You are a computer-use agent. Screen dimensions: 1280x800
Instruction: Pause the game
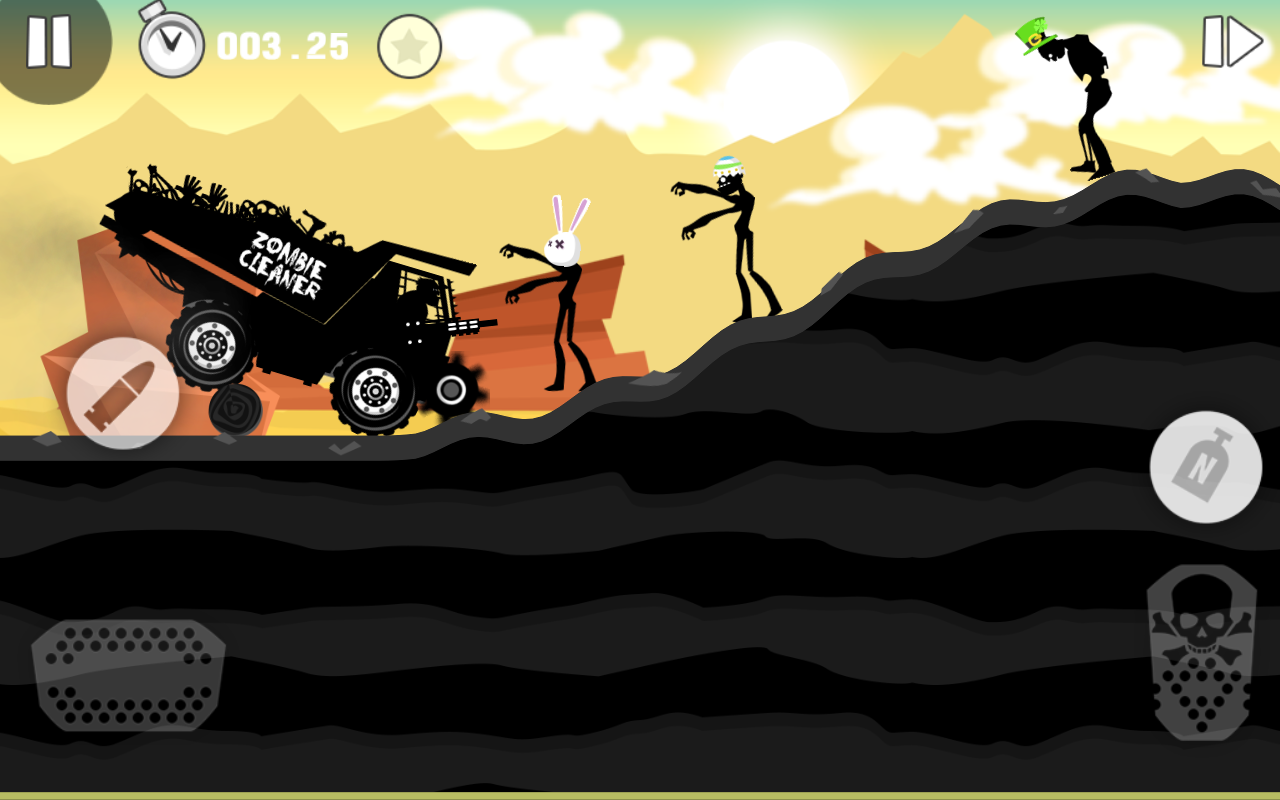[47, 42]
